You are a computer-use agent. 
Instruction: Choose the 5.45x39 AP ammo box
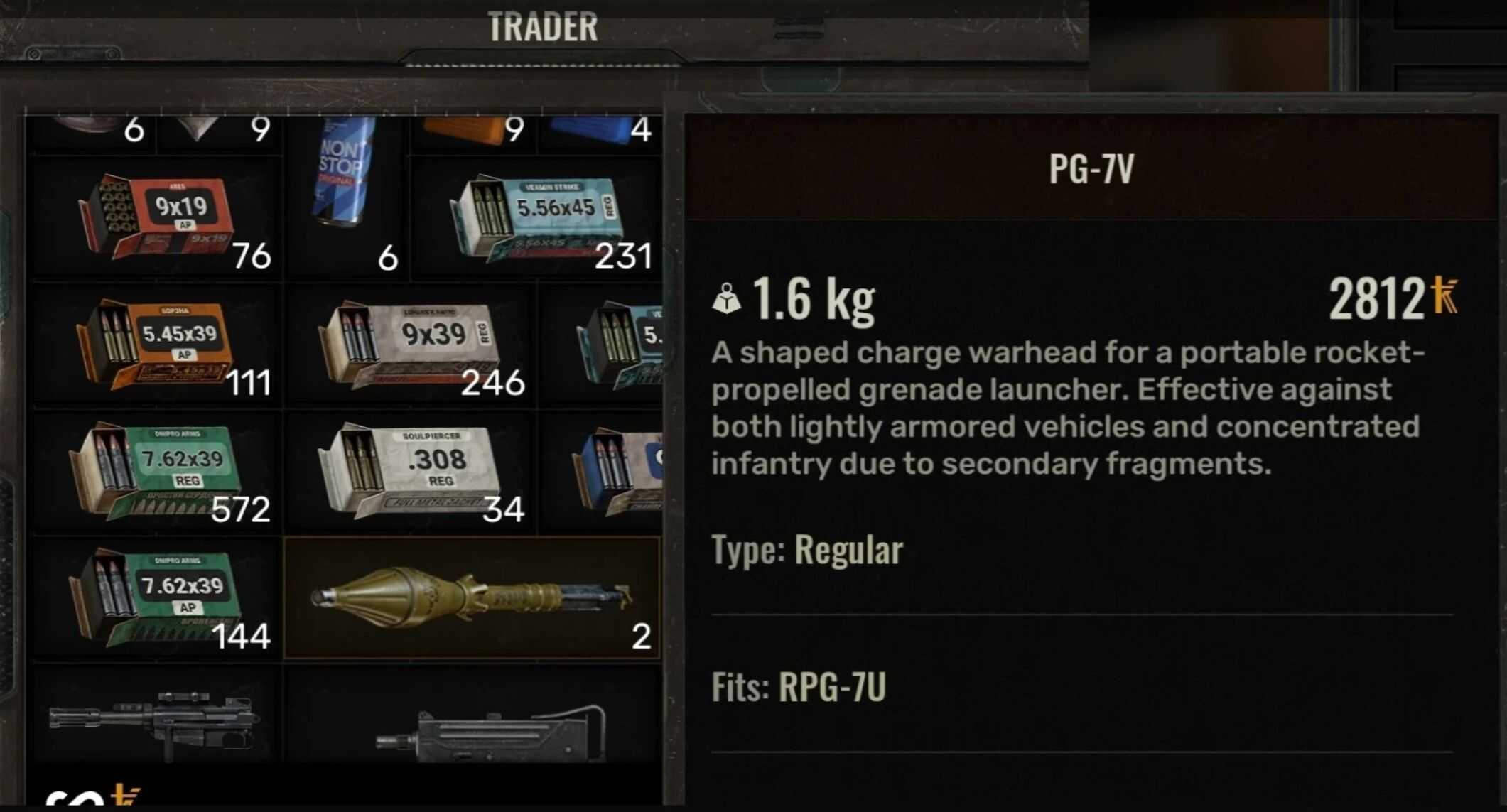tap(155, 345)
